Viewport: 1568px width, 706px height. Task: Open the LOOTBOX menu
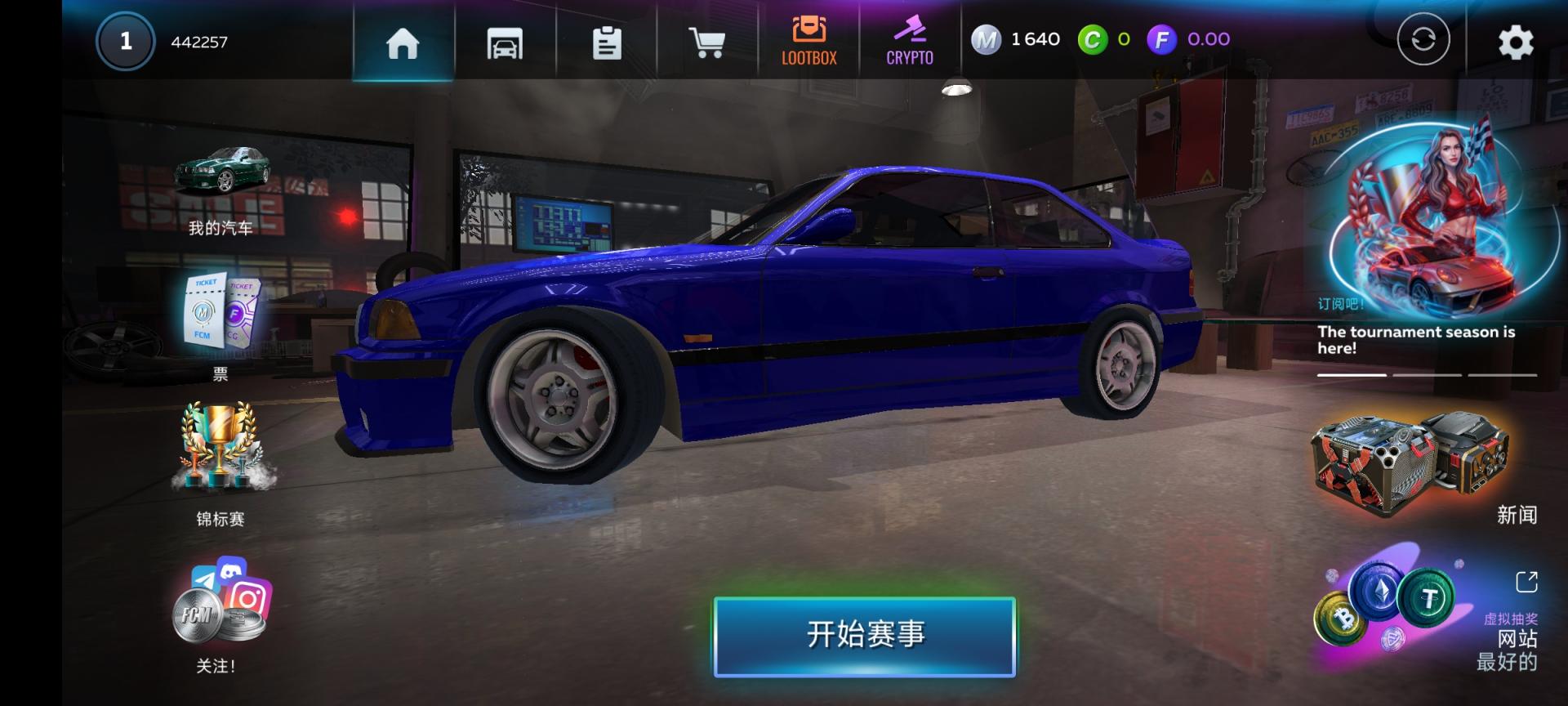pos(809,39)
